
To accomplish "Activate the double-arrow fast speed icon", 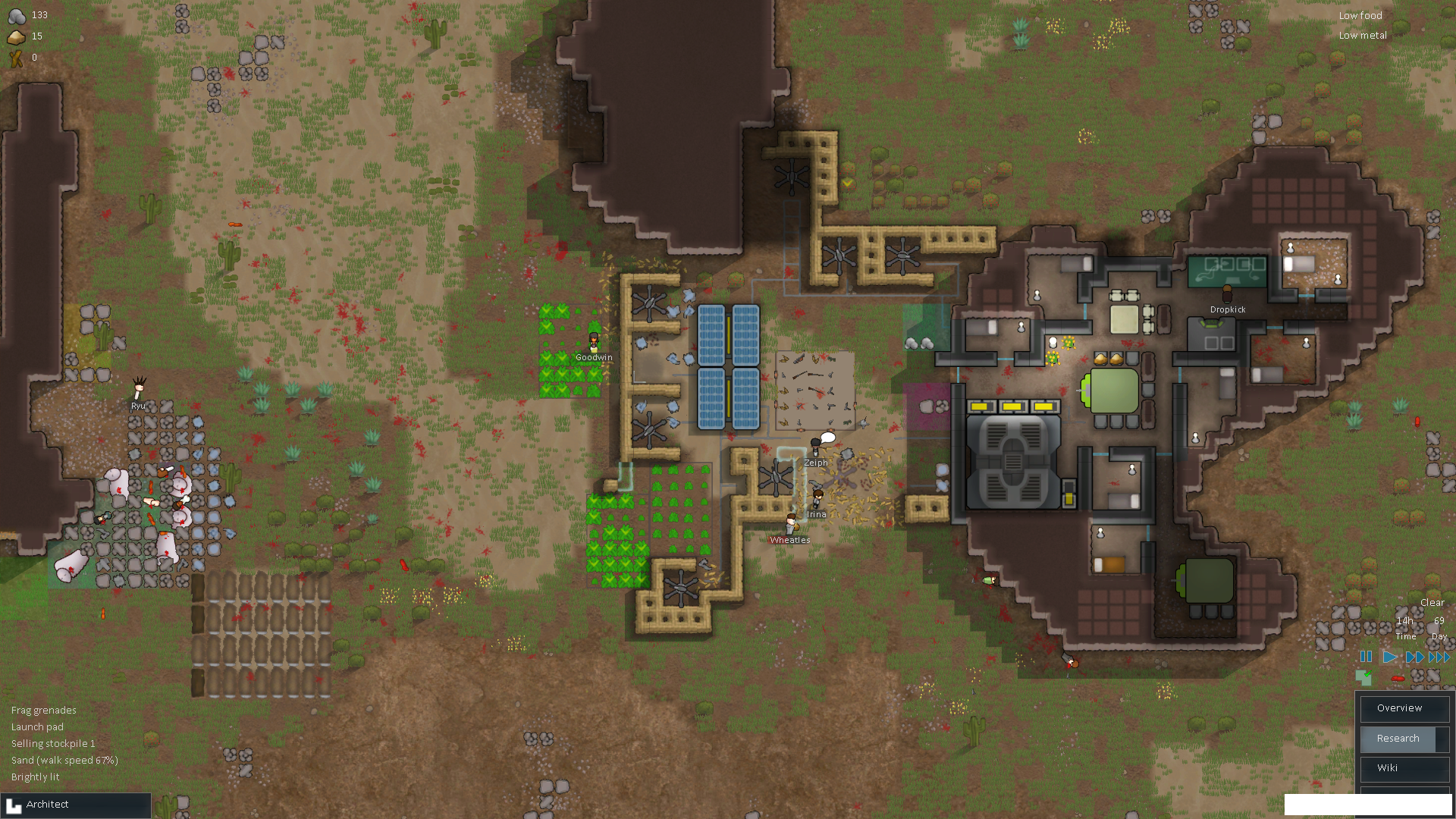I will [1415, 657].
